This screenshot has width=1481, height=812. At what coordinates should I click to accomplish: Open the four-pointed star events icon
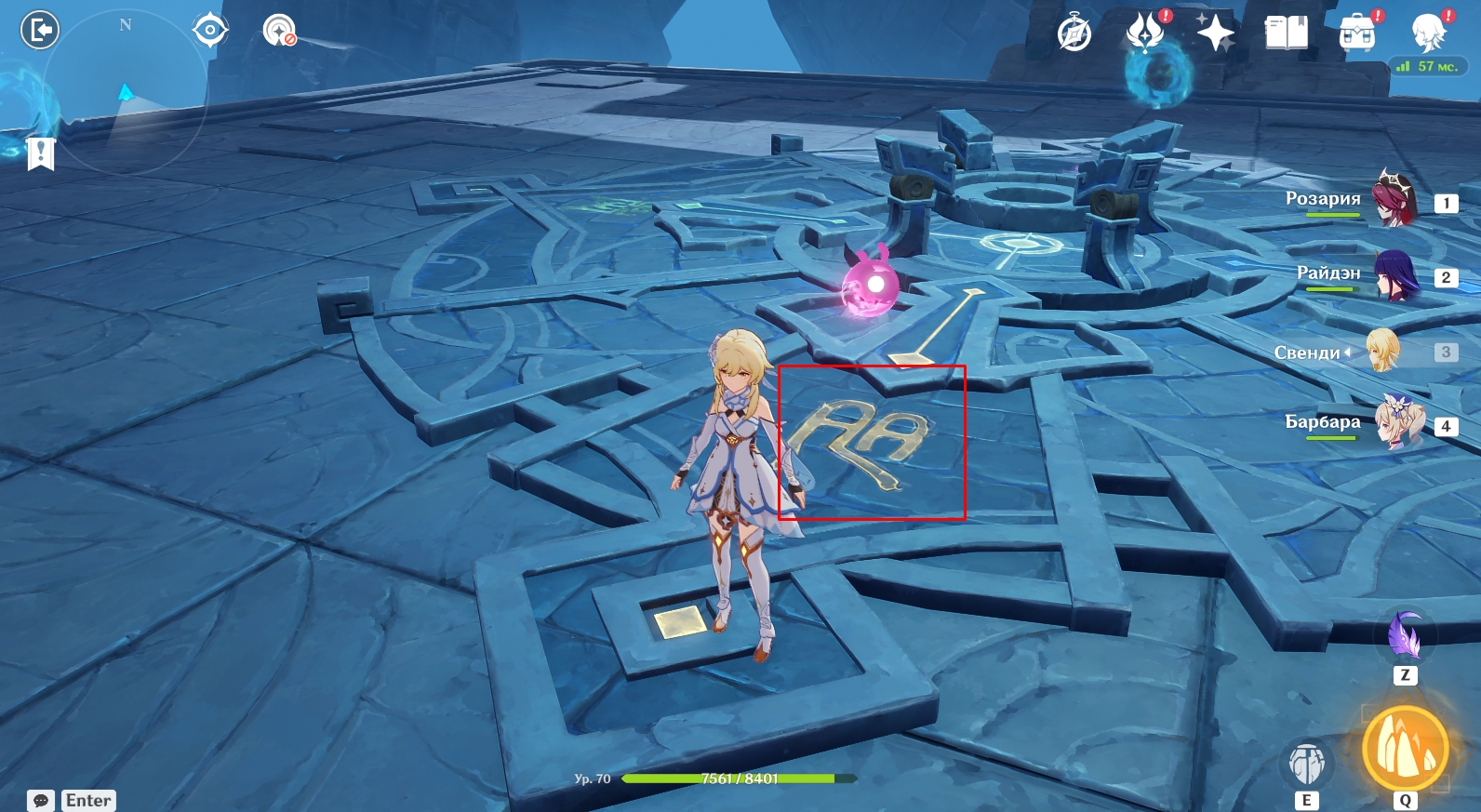[x=1215, y=33]
